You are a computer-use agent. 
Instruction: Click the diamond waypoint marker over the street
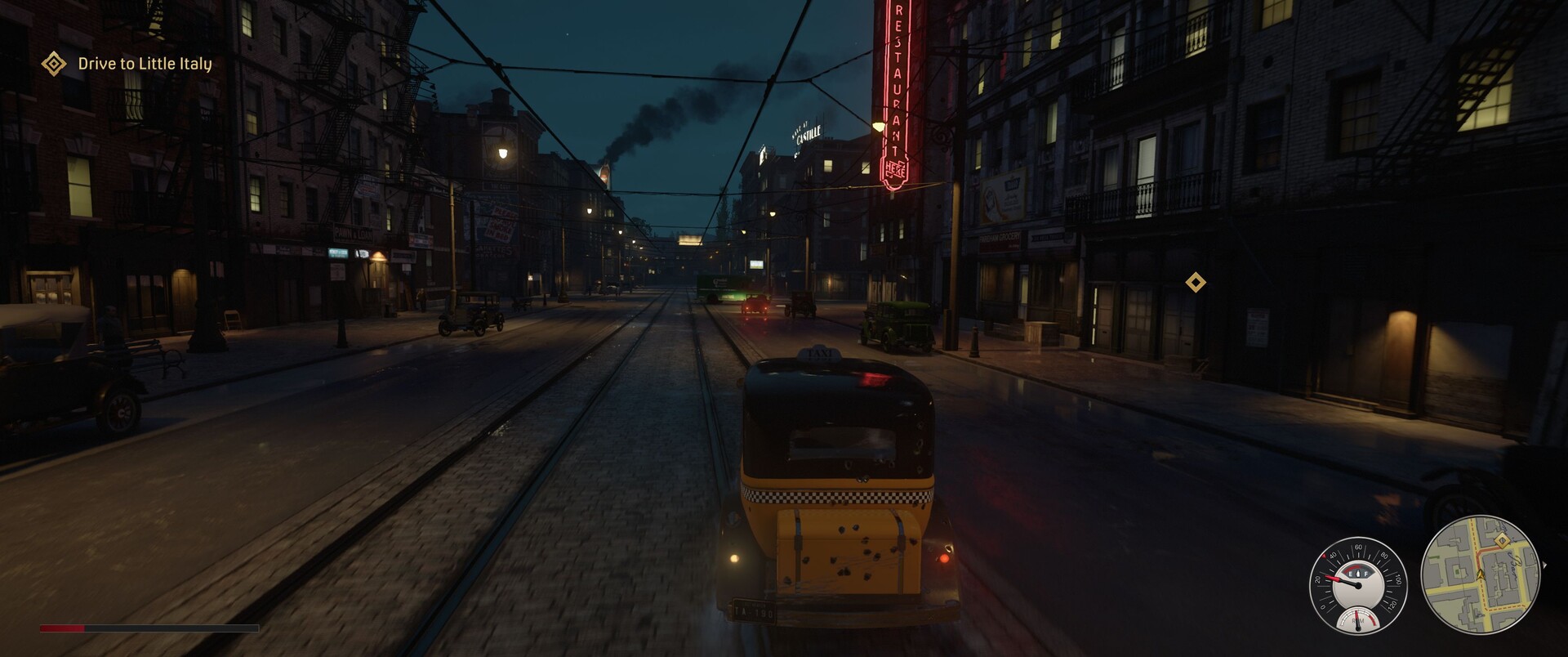(x=1196, y=283)
